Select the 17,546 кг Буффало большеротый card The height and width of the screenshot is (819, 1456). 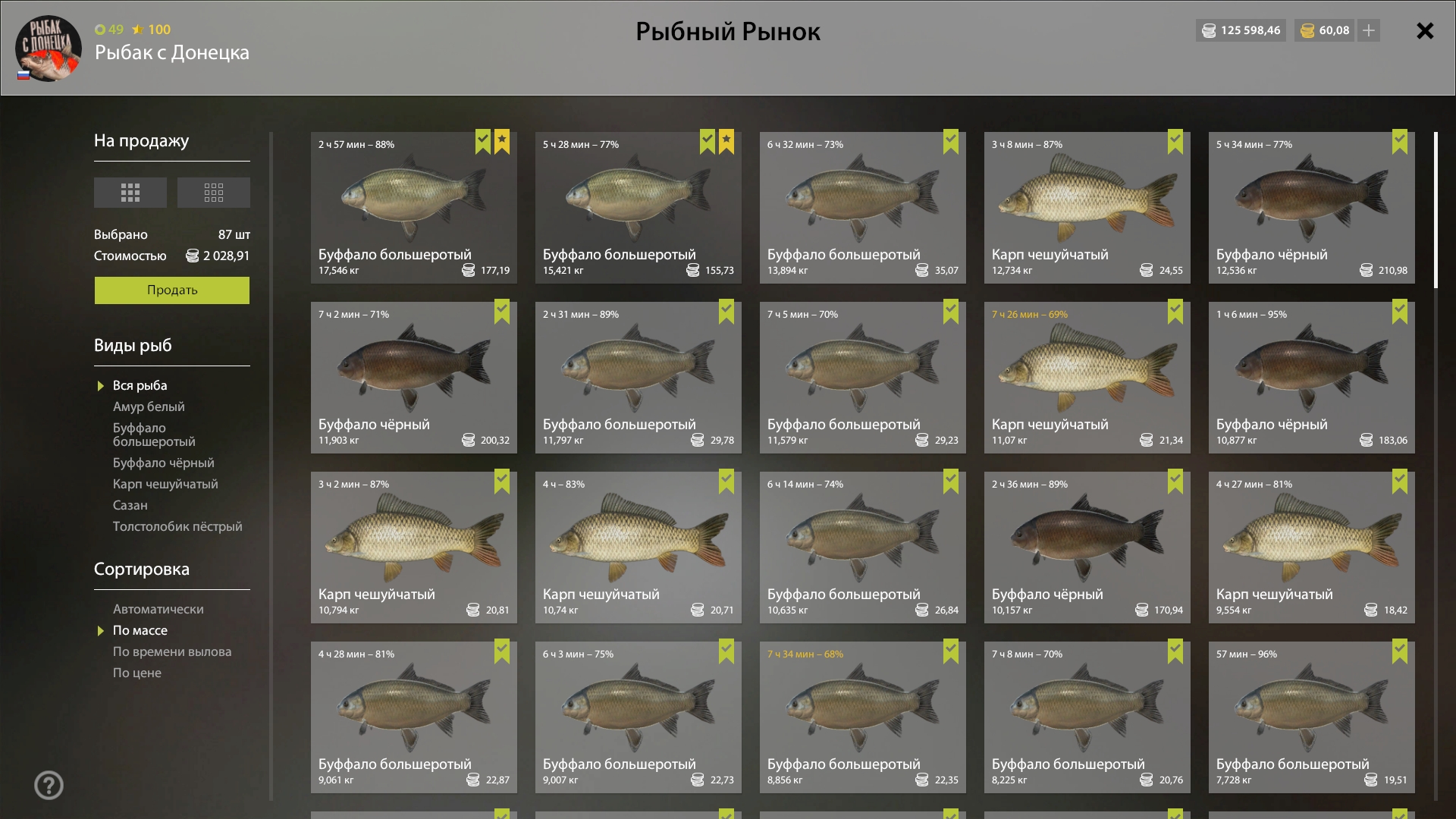(x=413, y=208)
